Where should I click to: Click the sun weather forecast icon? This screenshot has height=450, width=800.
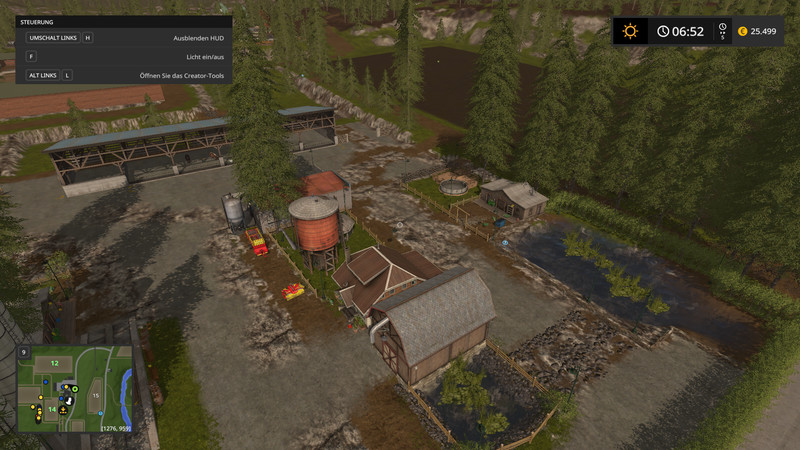coord(630,31)
